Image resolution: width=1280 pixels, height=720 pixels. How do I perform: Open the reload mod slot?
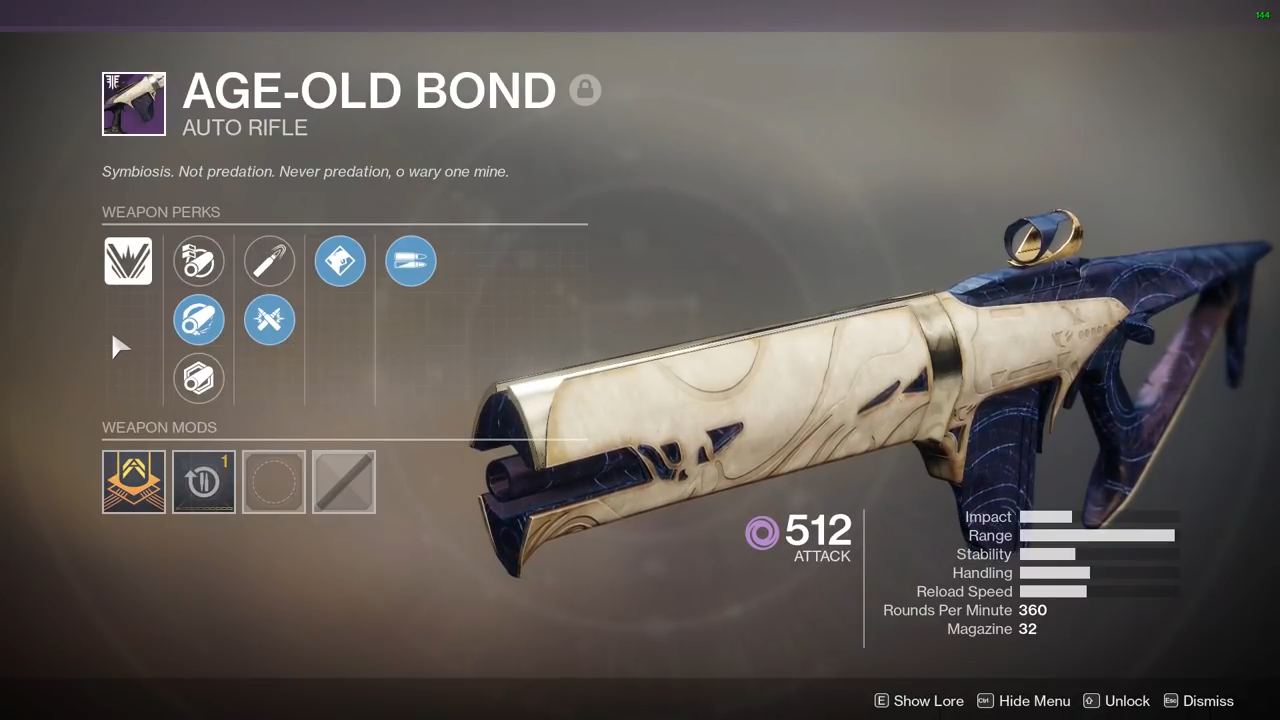tap(204, 482)
